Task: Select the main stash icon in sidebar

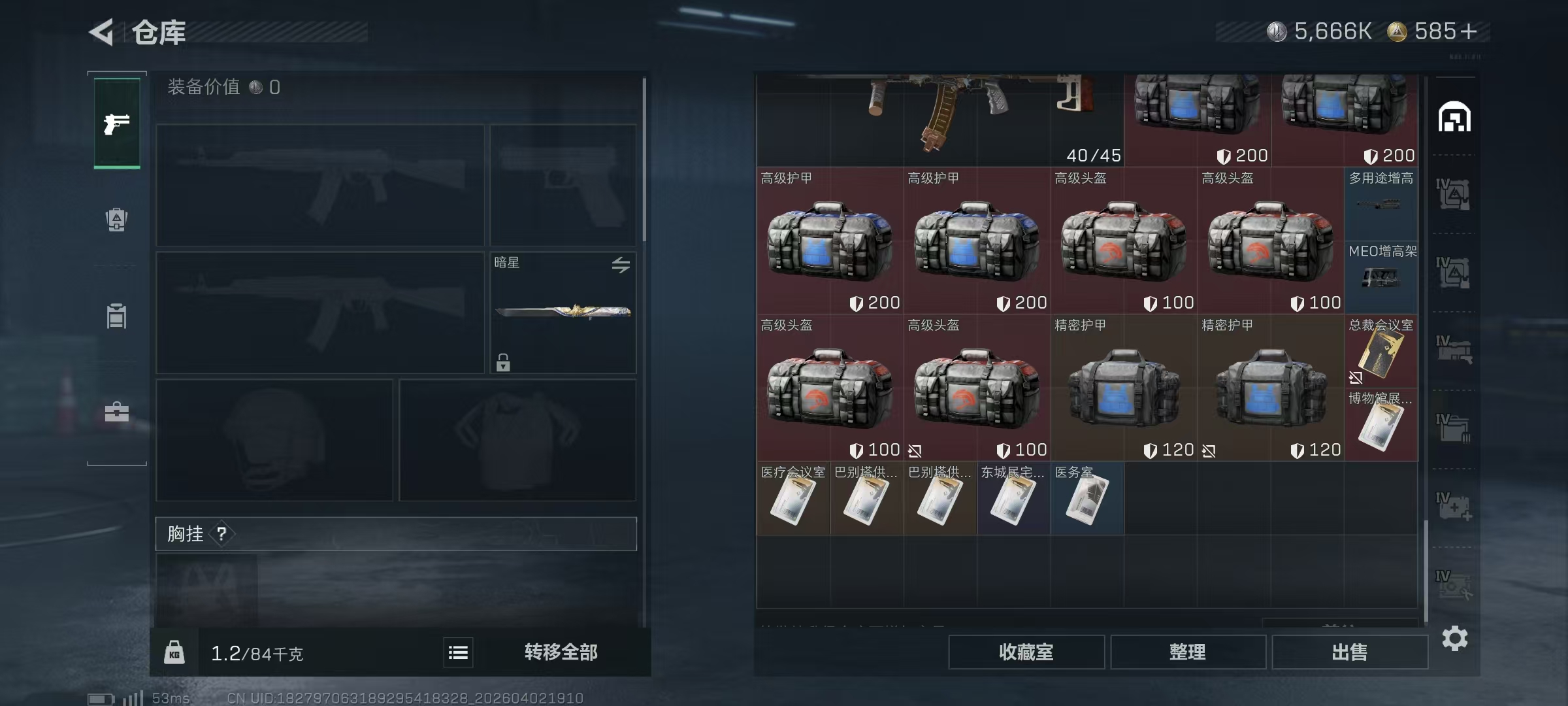Action: [x=1454, y=118]
